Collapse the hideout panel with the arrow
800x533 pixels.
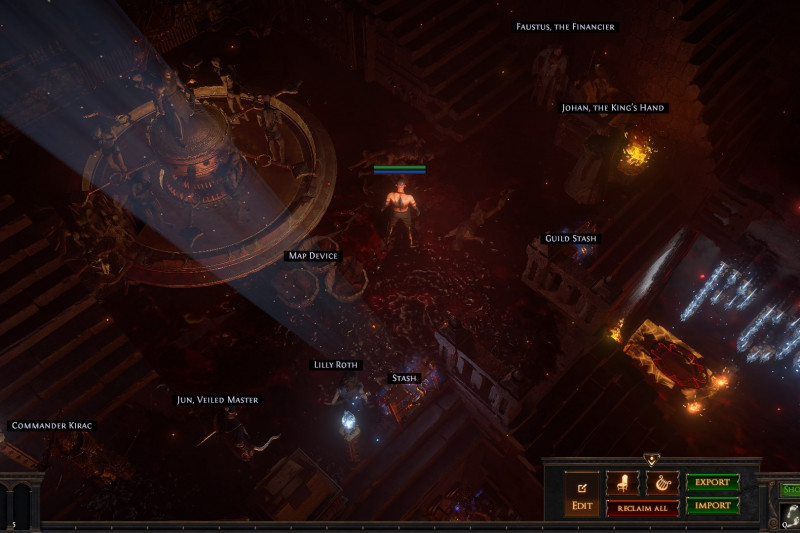click(651, 460)
